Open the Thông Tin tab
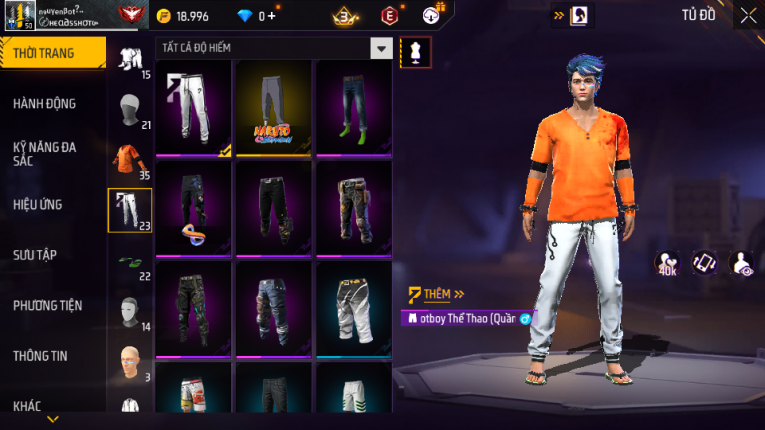This screenshot has width=765, height=430. 40,356
